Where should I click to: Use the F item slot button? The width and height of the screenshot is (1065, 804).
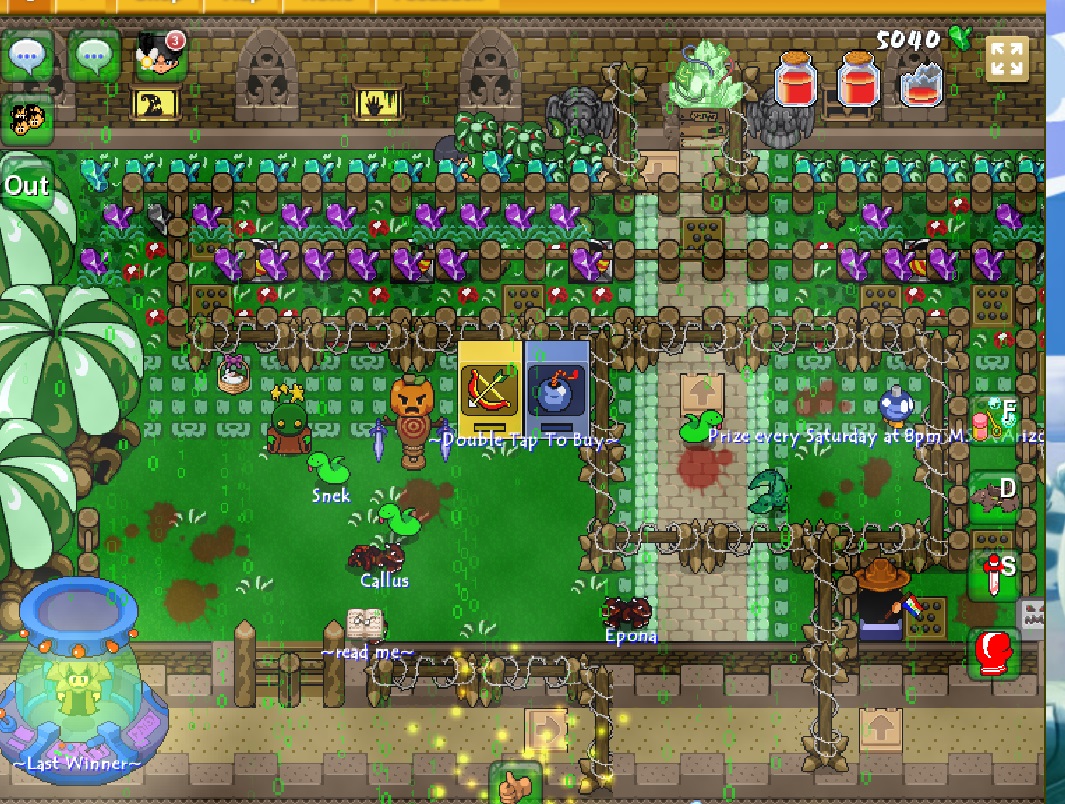[996, 420]
